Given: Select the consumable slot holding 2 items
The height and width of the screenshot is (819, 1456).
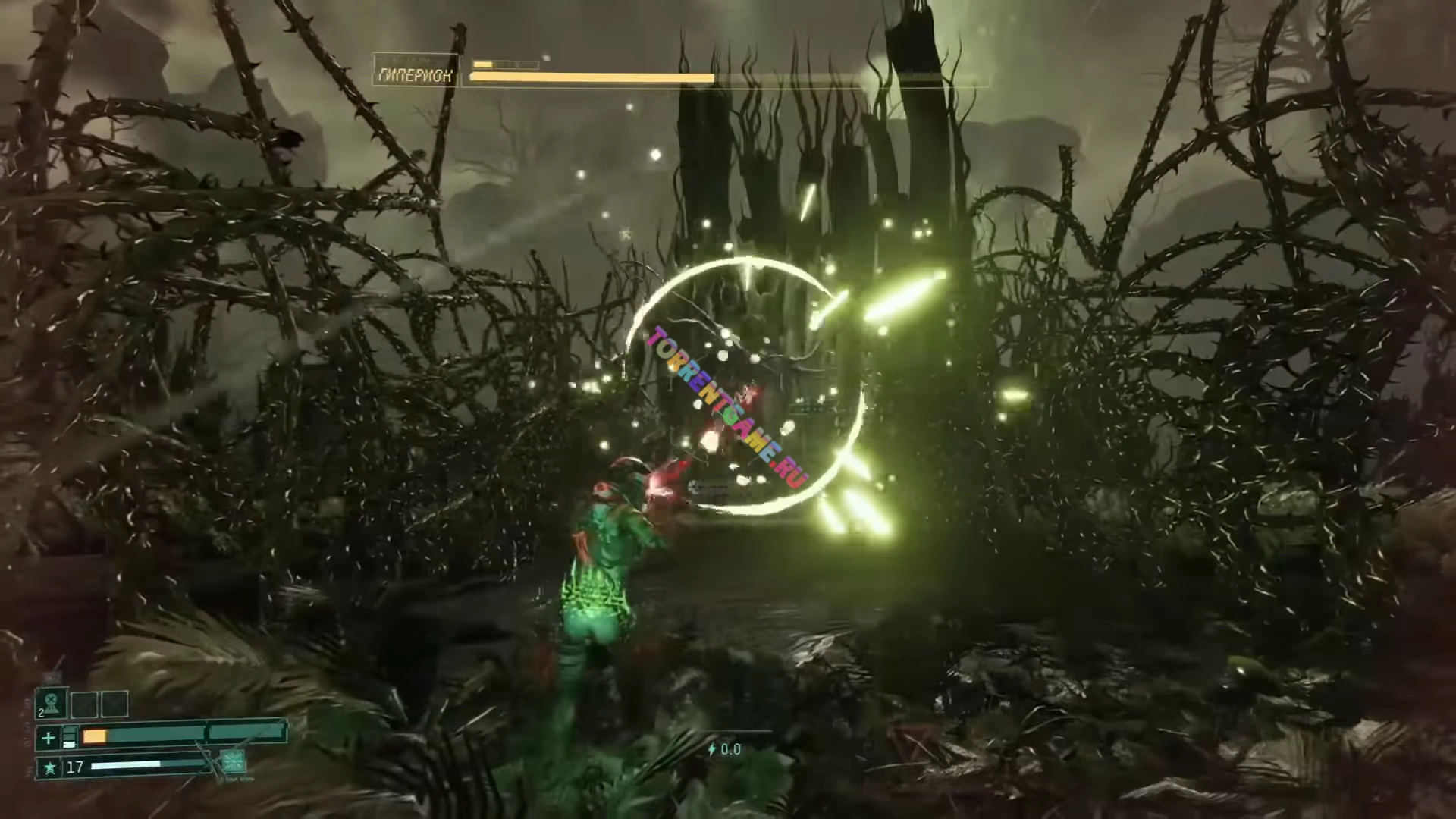Looking at the screenshot, I should (52, 703).
